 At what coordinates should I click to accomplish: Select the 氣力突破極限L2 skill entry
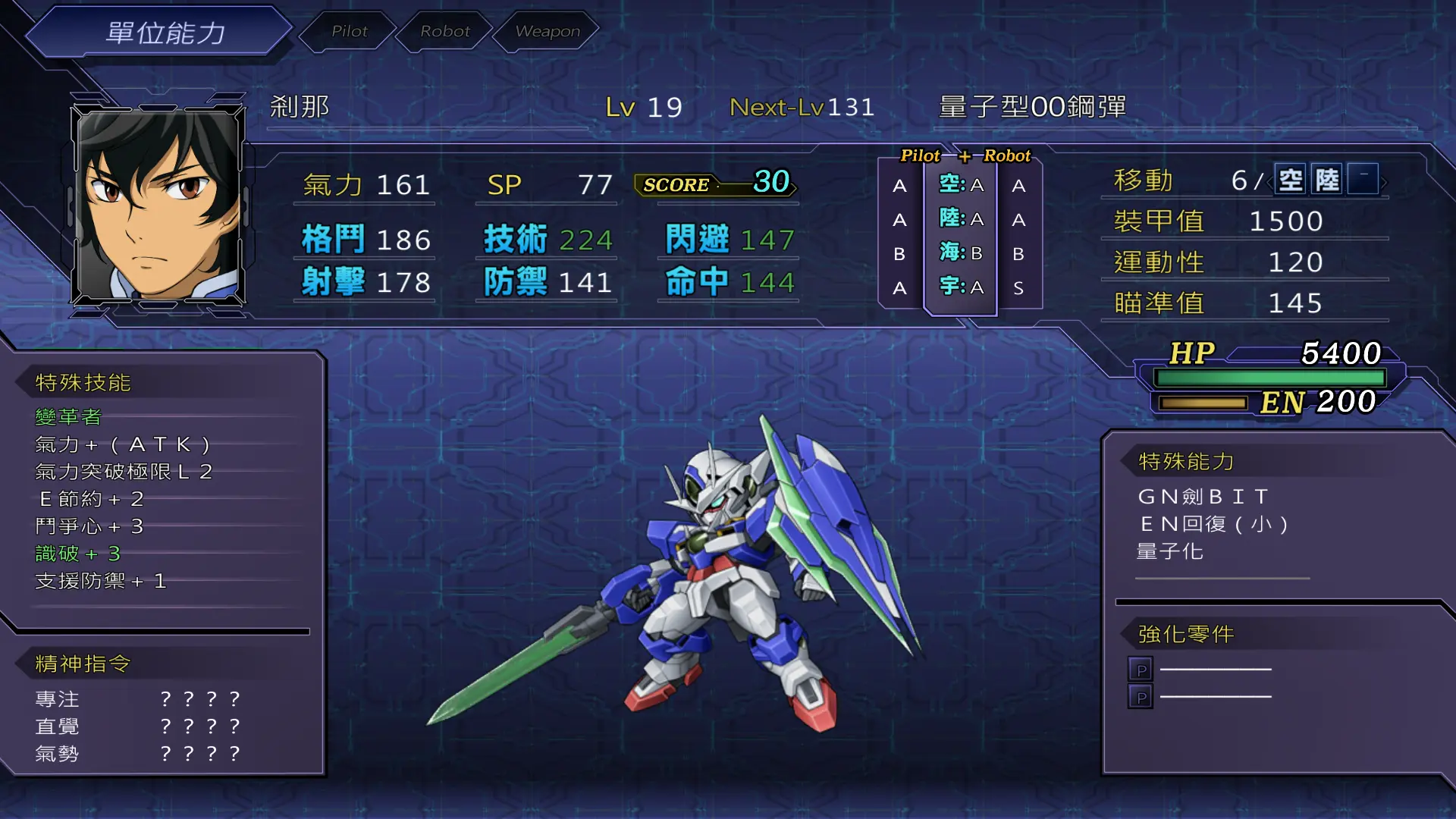[124, 472]
